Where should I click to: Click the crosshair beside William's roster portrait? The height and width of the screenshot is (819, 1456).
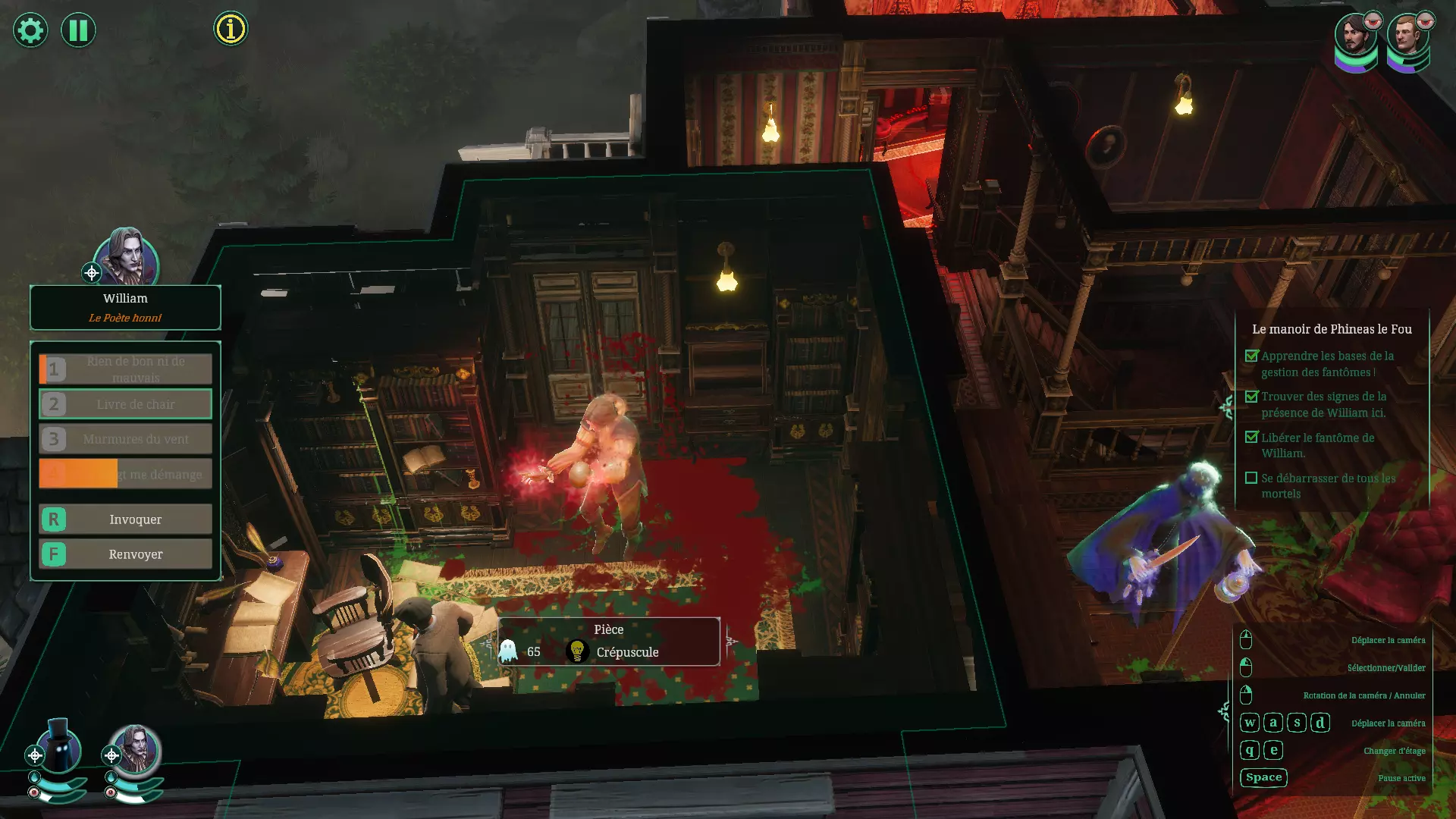(111, 755)
